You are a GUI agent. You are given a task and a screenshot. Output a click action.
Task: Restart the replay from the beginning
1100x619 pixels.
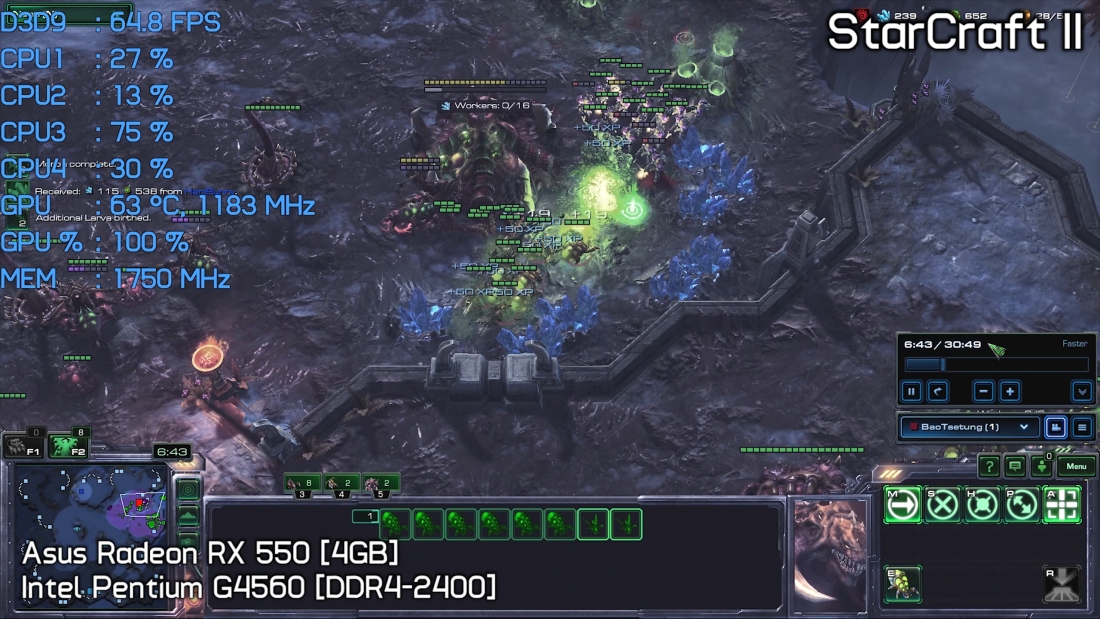[938, 392]
